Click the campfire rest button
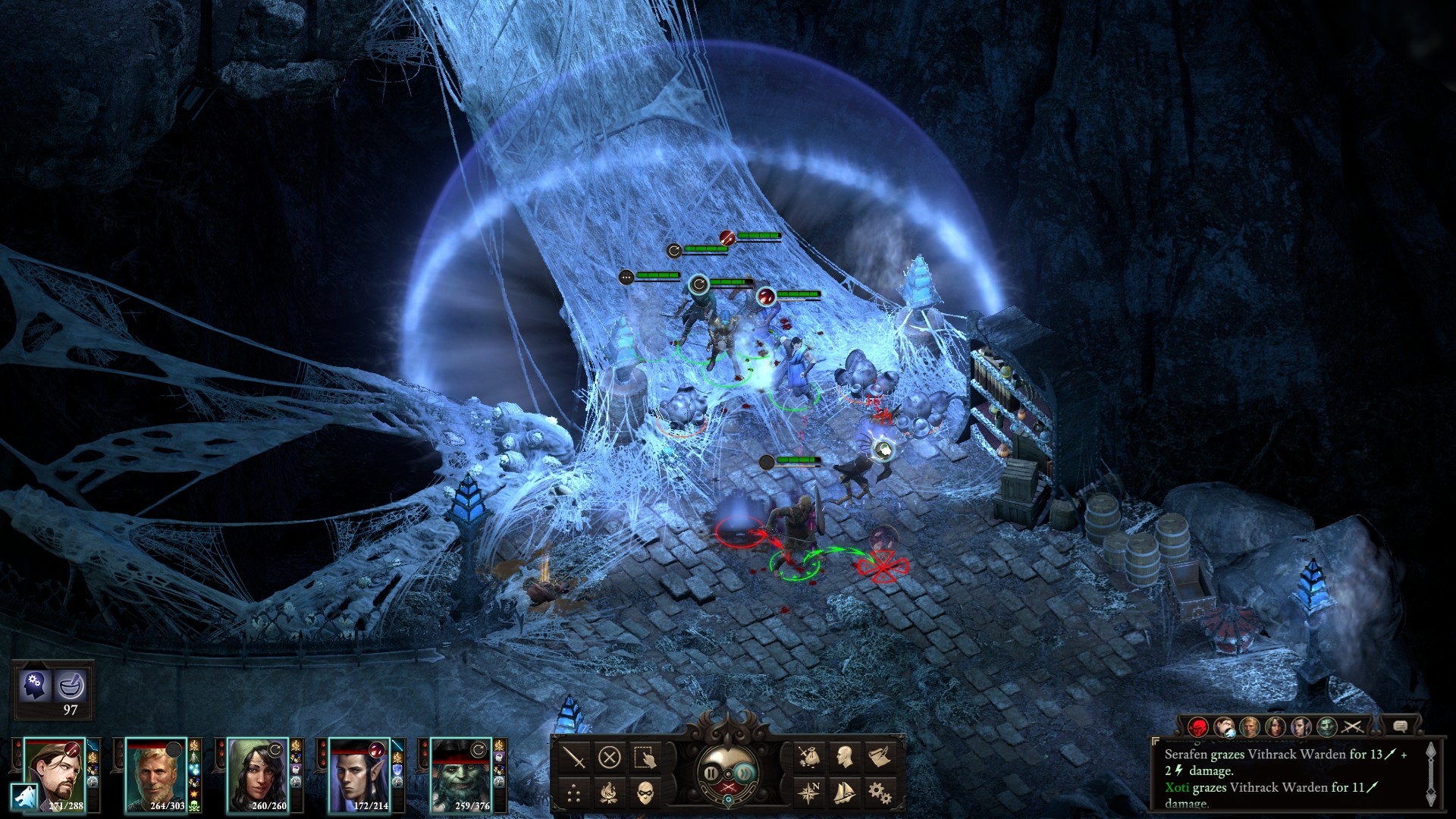Screen dimensions: 1456x819 coord(610,793)
